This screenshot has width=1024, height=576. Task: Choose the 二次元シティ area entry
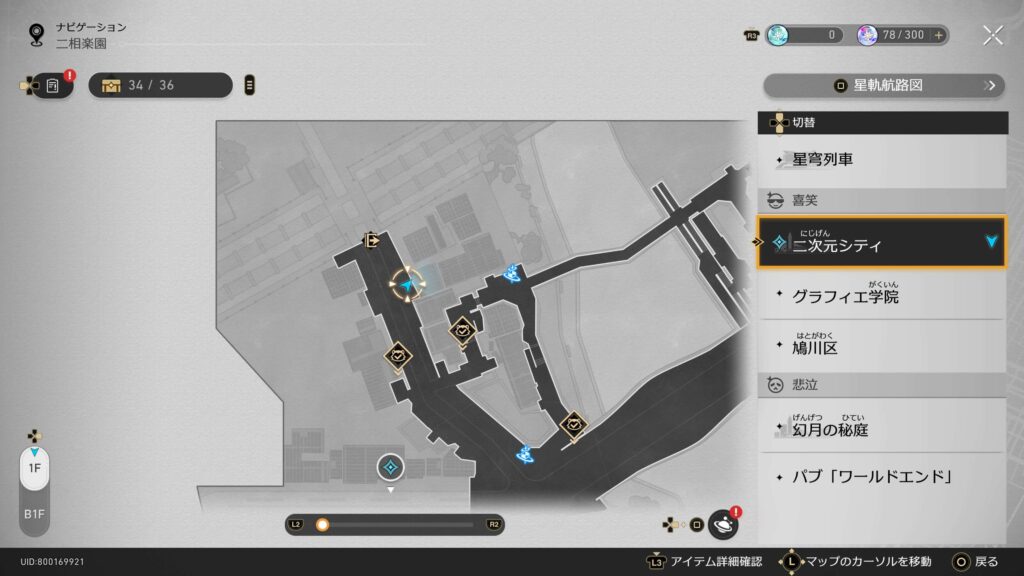880,244
